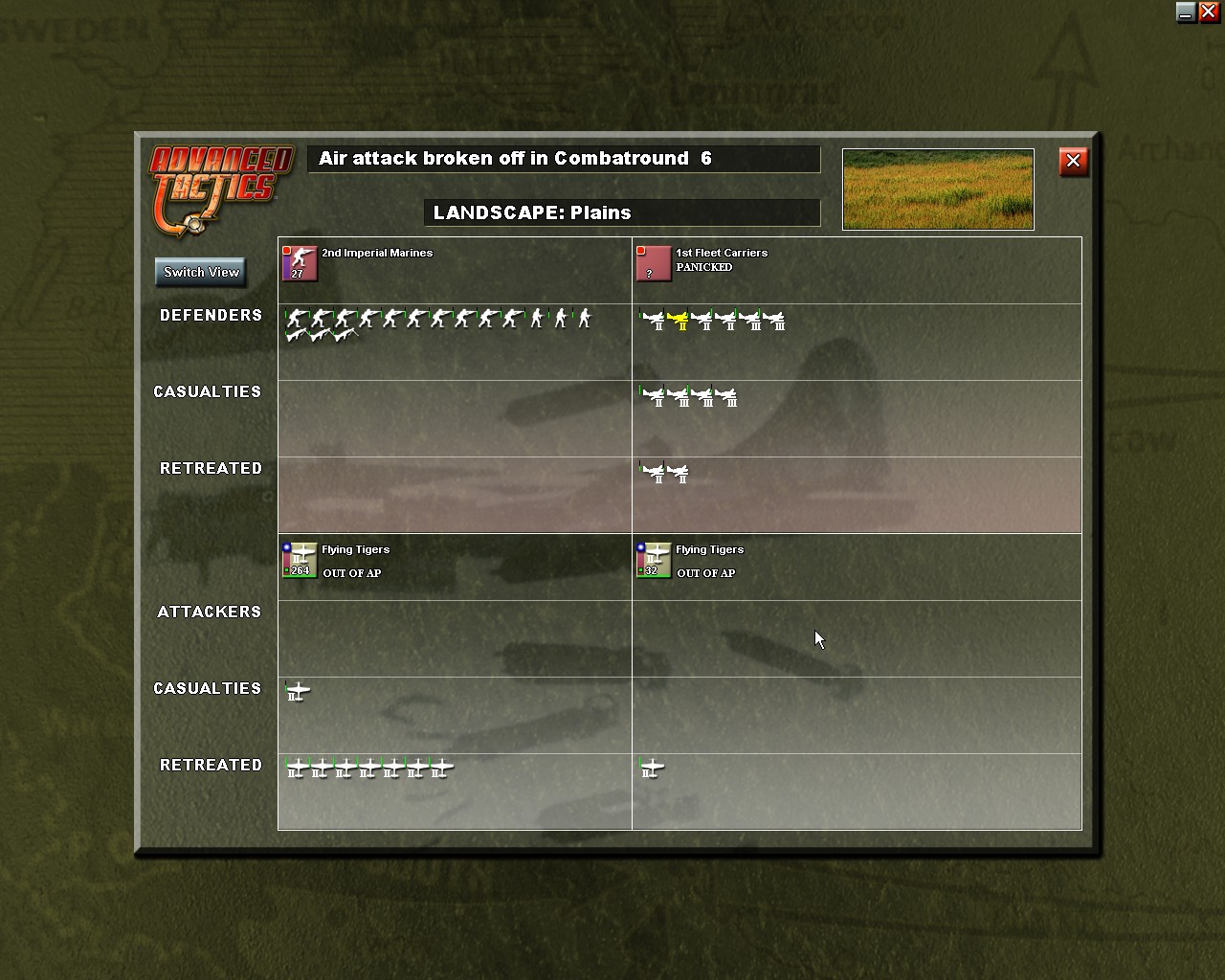The width and height of the screenshot is (1225, 980).
Task: Click the plains landscape preview image
Action: [x=937, y=189]
